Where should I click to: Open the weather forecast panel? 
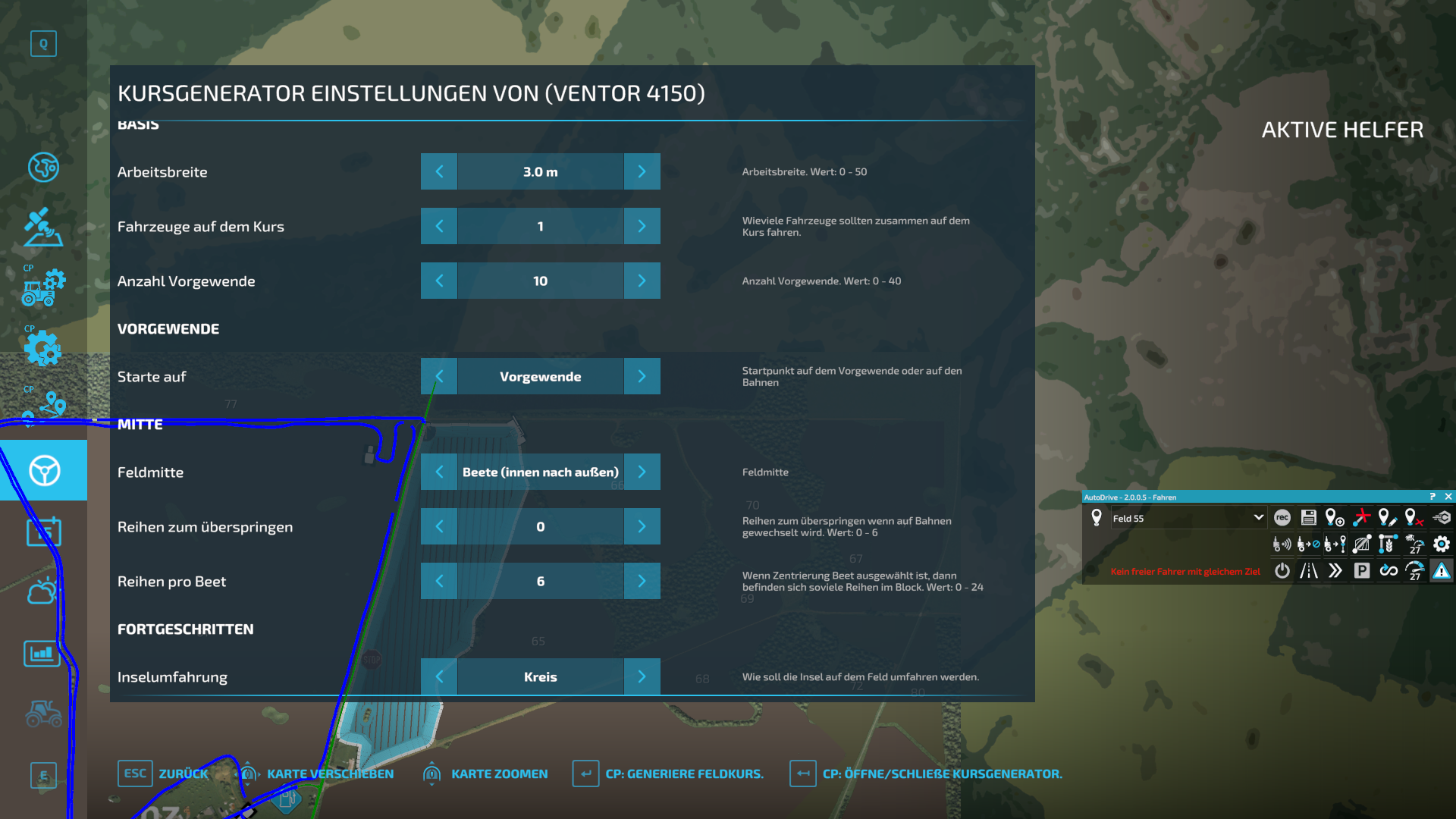tap(43, 592)
